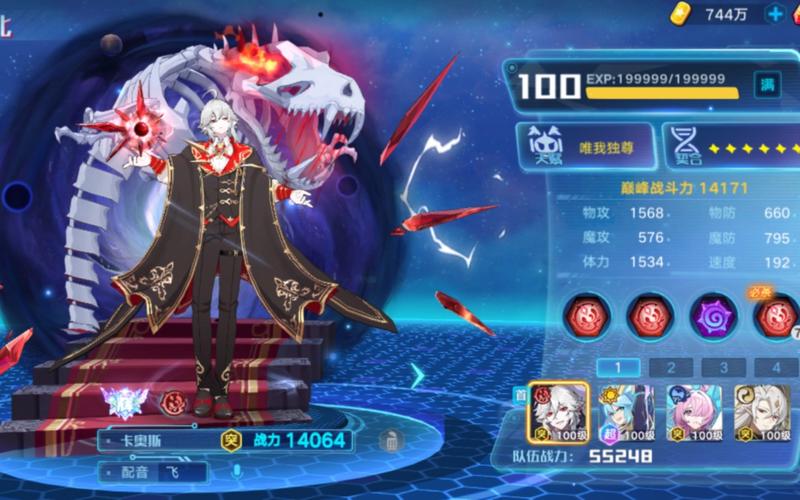Choose the blue-haired character portrait

626,411
